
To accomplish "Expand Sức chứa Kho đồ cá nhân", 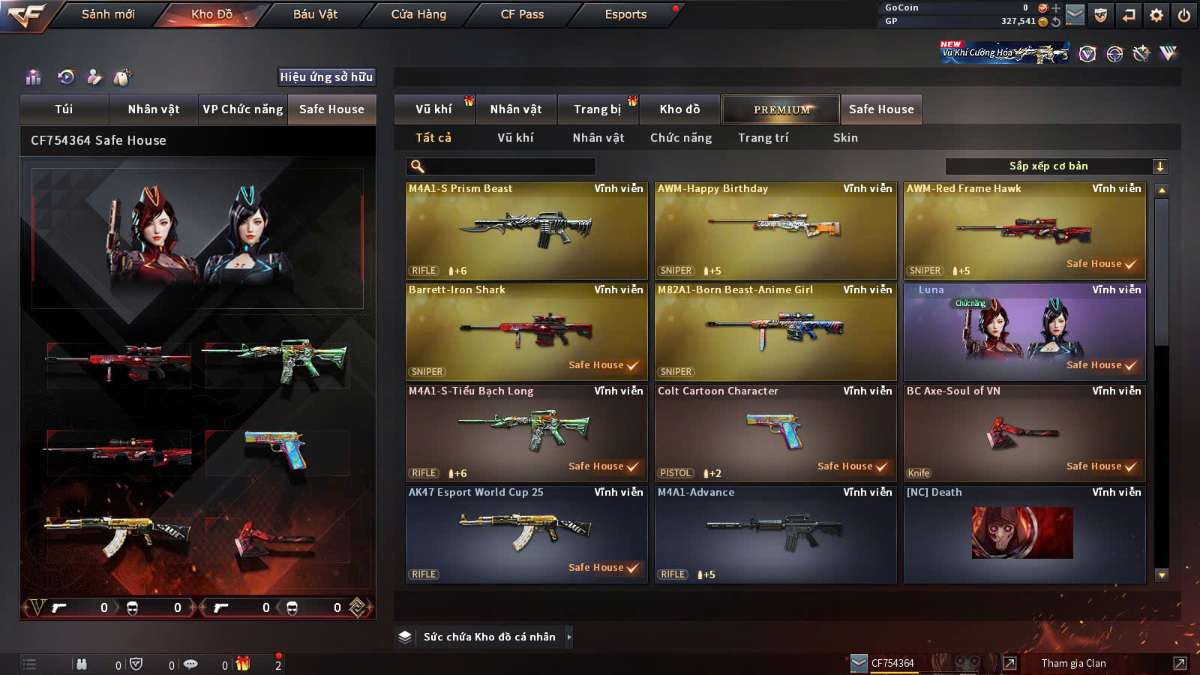I will pos(488,637).
